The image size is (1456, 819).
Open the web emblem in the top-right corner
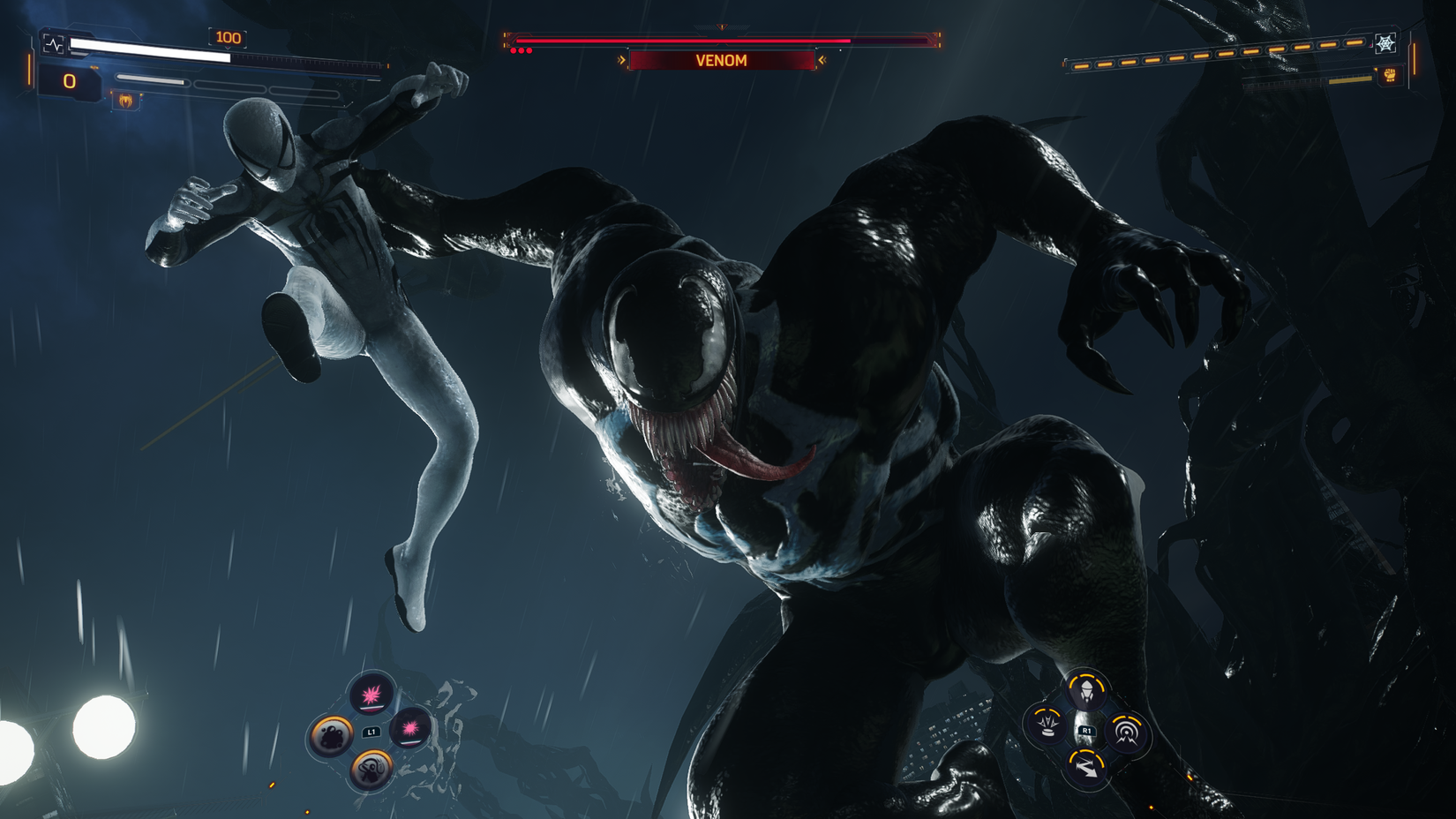1385,43
